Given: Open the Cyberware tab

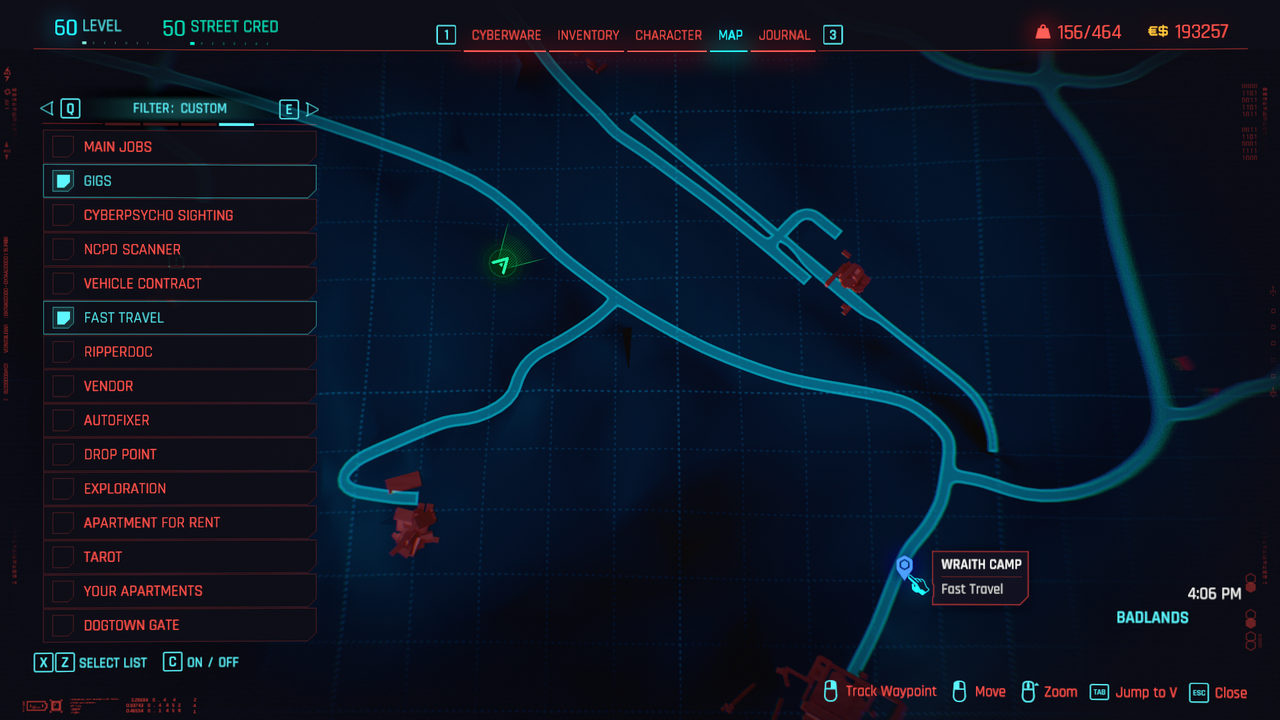Looking at the screenshot, I should click(x=506, y=35).
